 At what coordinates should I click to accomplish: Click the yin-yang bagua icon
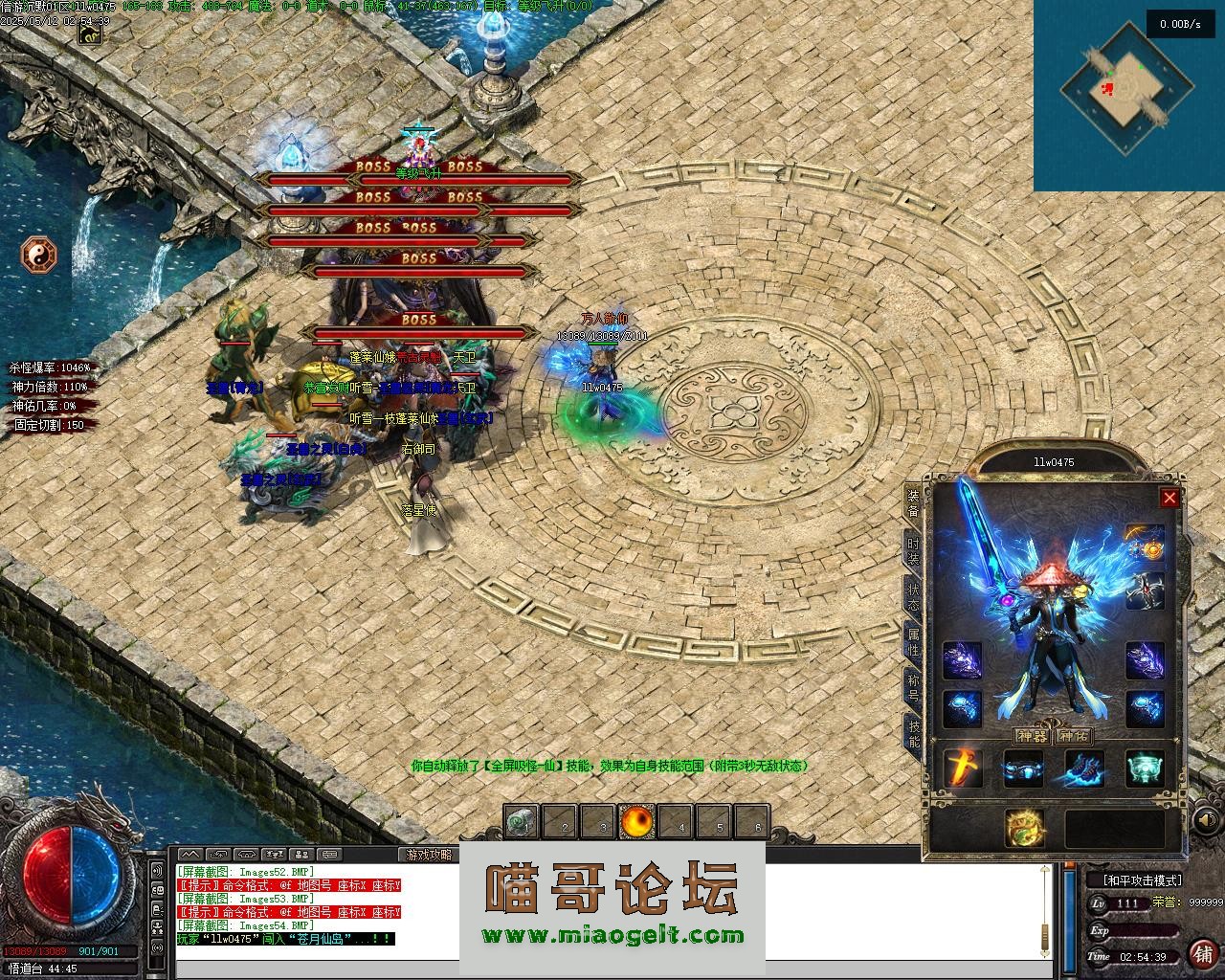tap(39, 256)
